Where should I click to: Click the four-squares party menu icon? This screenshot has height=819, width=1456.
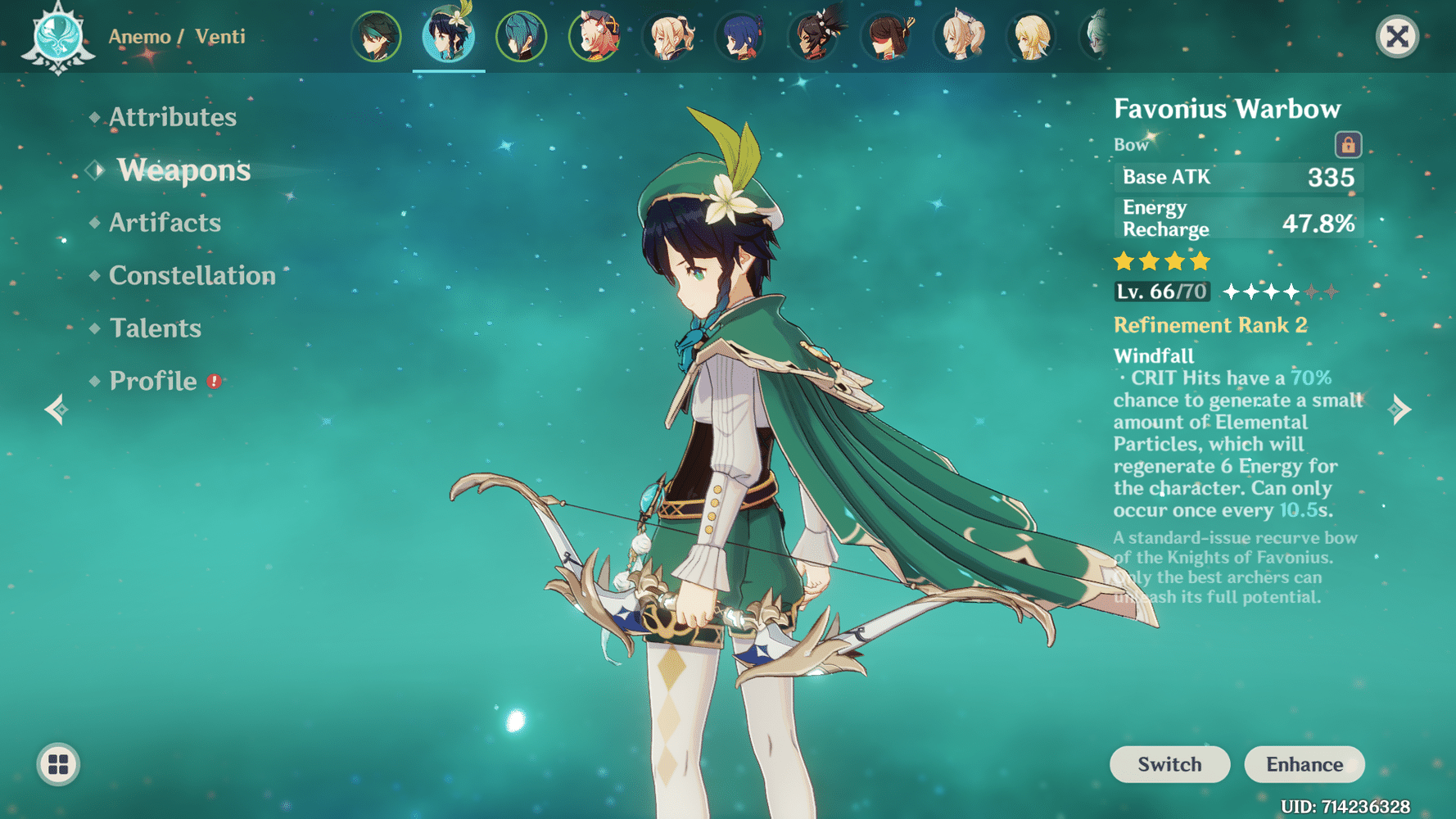(x=57, y=765)
